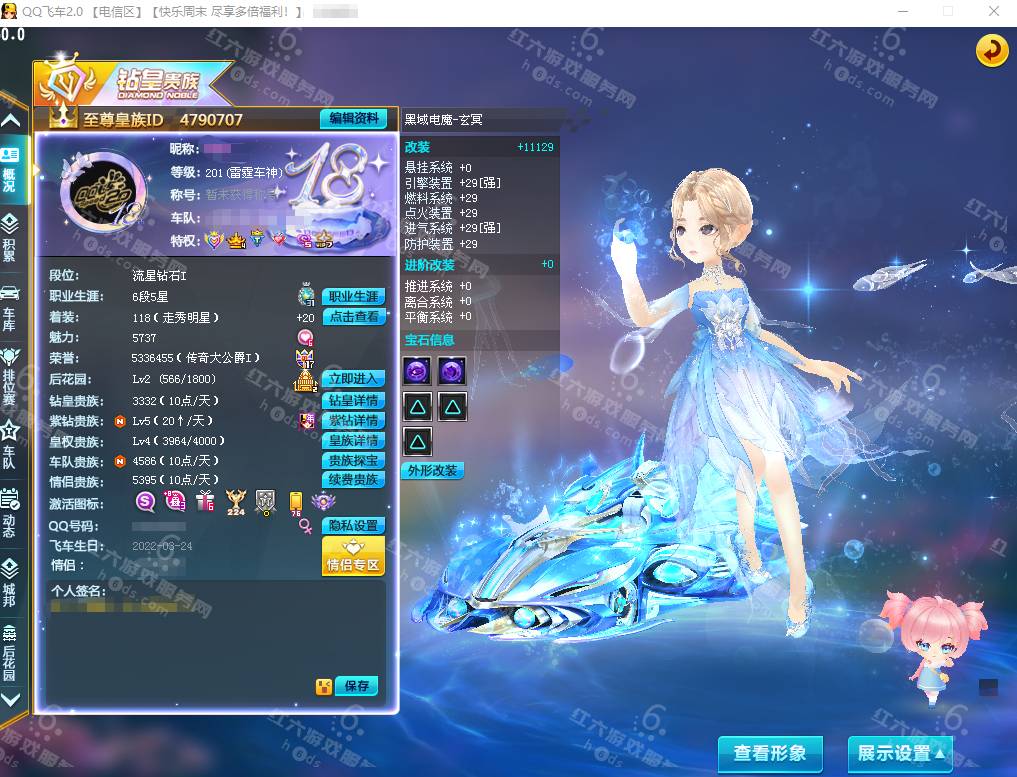Image resolution: width=1017 pixels, height=777 pixels.
Task: Switch to the 城邦 city-state tab
Action: click(x=10, y=580)
